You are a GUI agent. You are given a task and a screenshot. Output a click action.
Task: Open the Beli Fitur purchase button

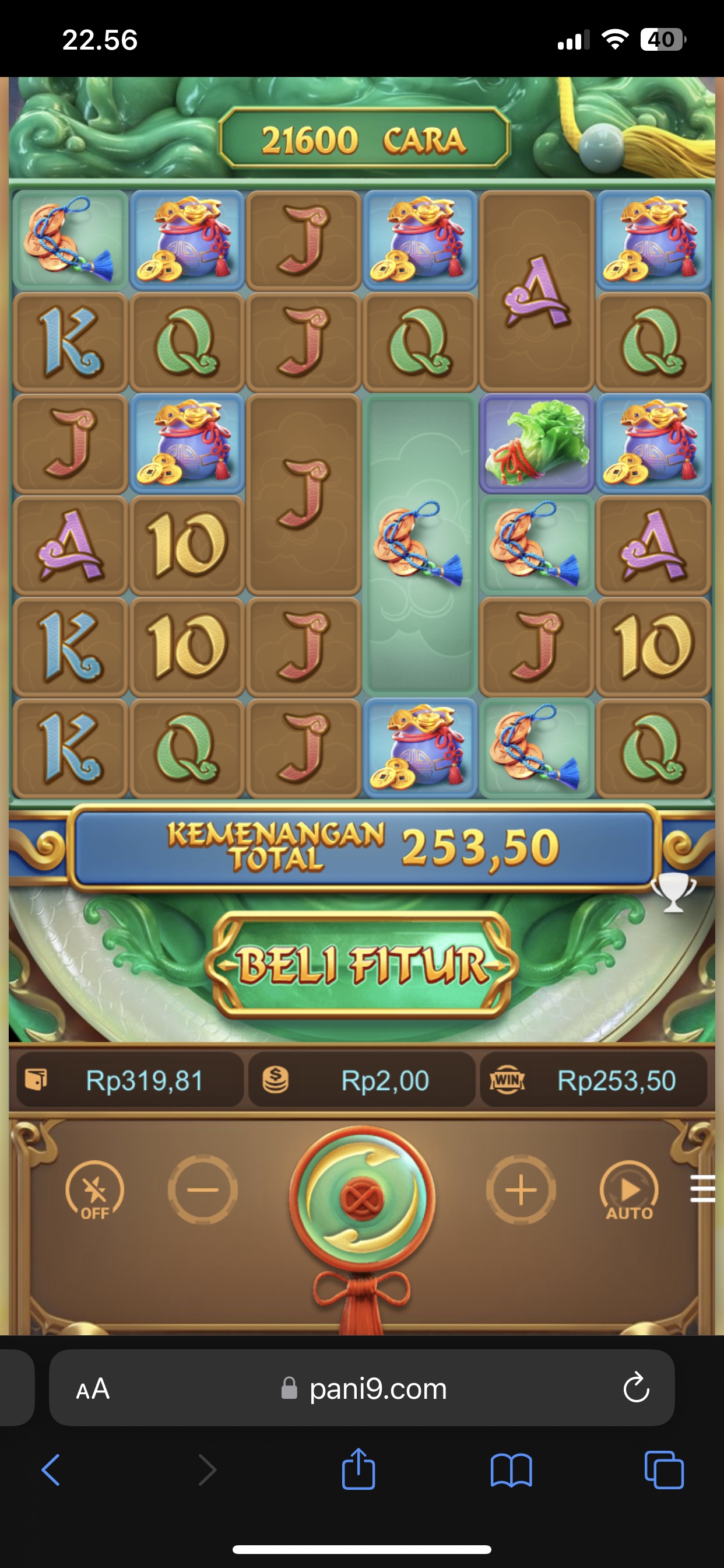point(362,965)
